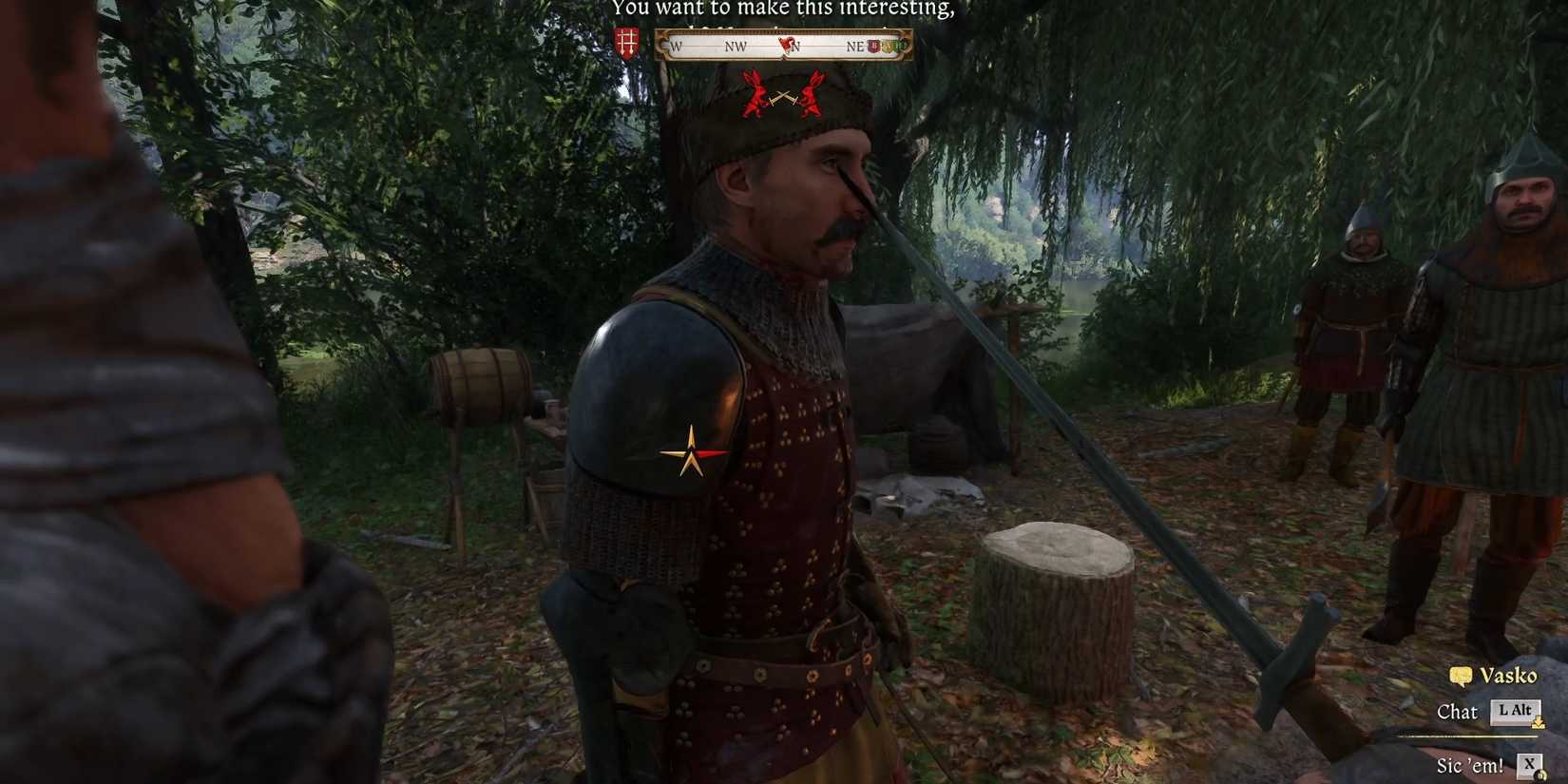This screenshot has height=784, width=1568.
Task: Click the Sic 'em! label
Action: point(1471,764)
